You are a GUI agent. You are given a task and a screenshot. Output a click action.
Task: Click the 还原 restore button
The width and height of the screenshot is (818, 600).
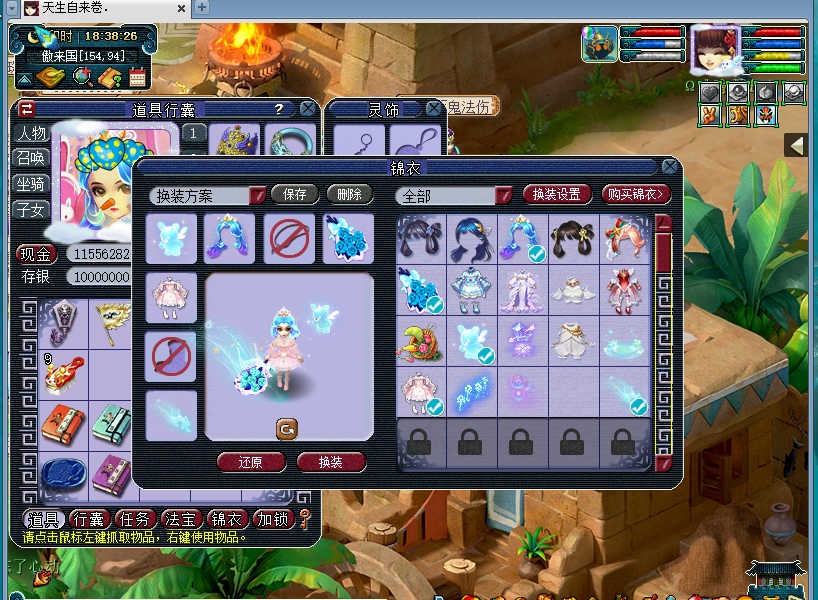click(x=250, y=463)
